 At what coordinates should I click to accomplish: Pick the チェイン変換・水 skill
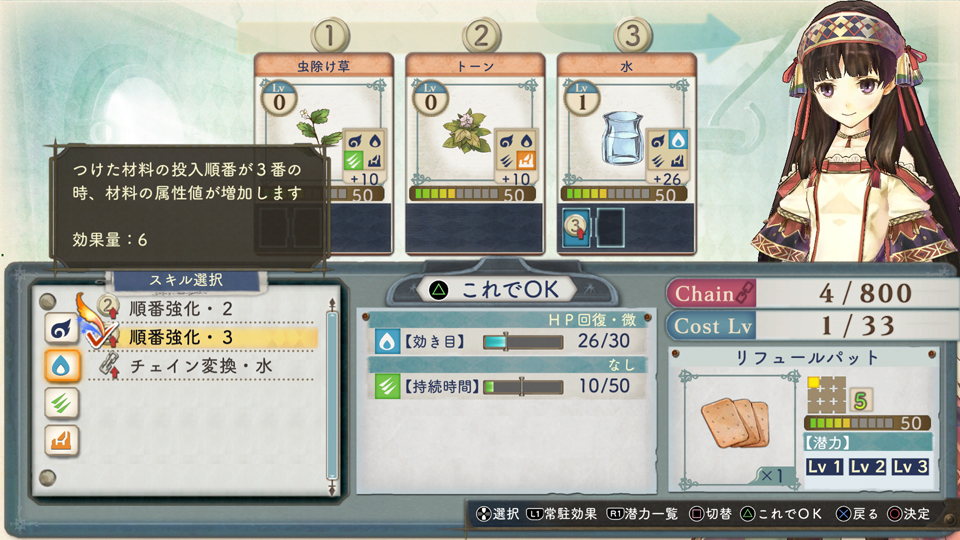point(201,367)
